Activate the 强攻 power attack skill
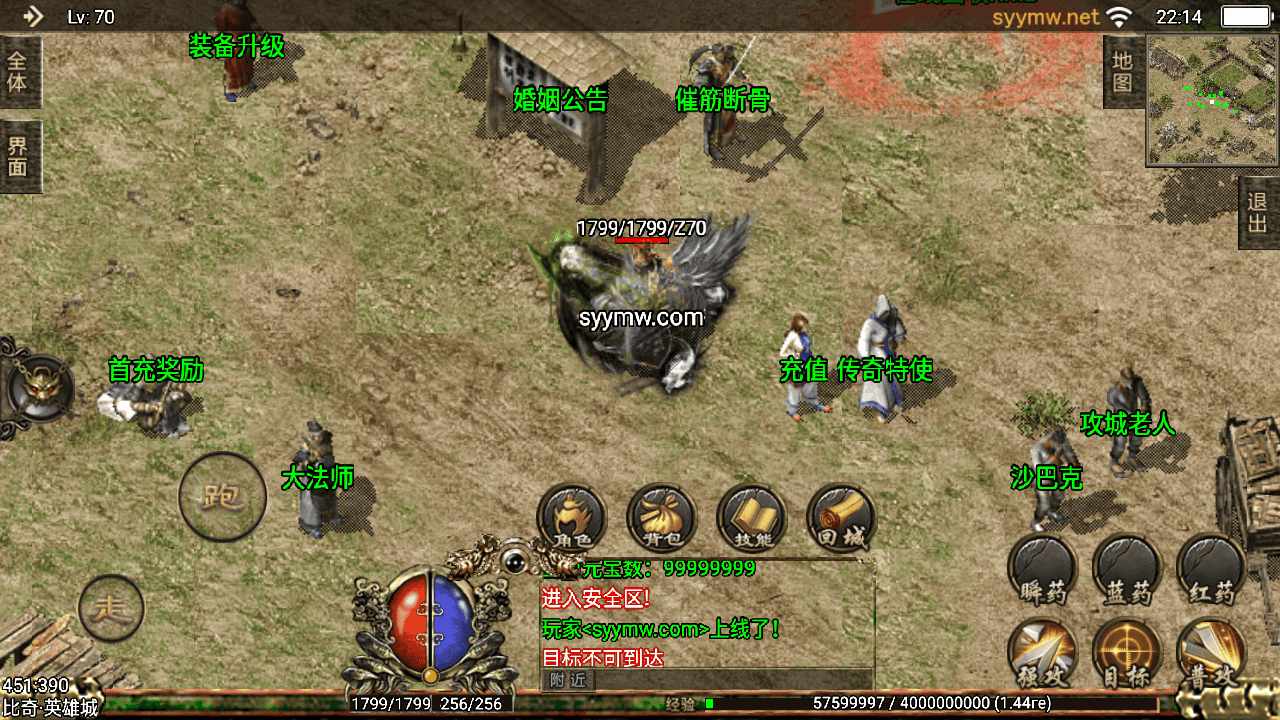The width and height of the screenshot is (1280, 720). tap(1042, 655)
